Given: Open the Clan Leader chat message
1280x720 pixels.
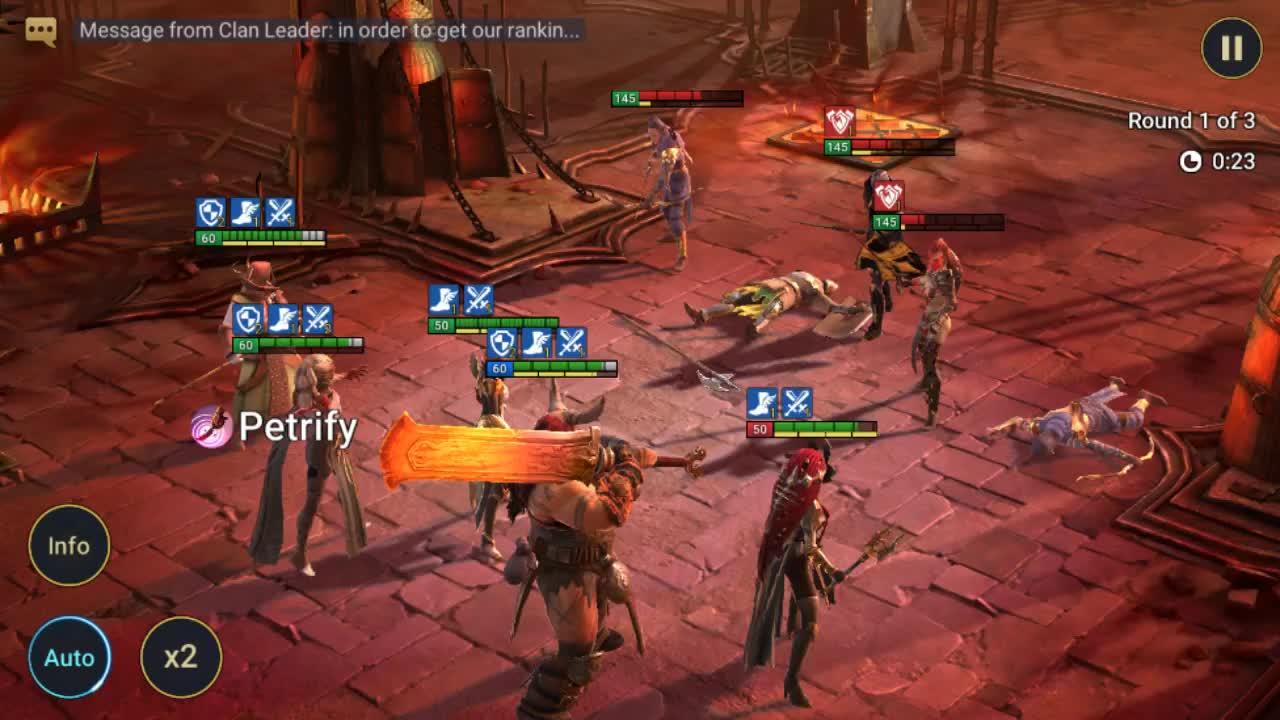Looking at the screenshot, I should (329, 30).
